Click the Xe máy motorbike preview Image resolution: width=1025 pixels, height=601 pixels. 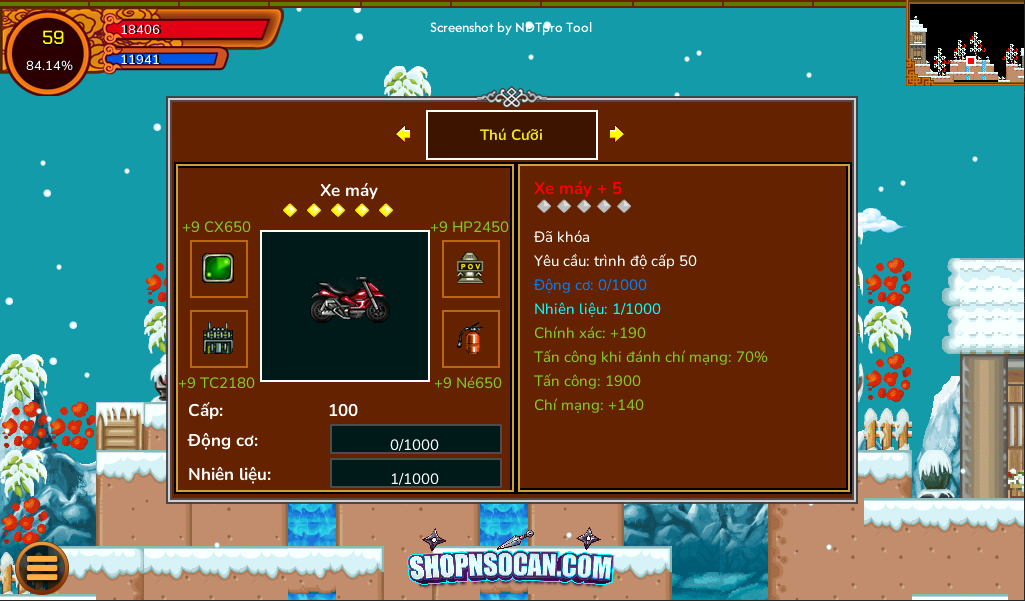(x=345, y=306)
